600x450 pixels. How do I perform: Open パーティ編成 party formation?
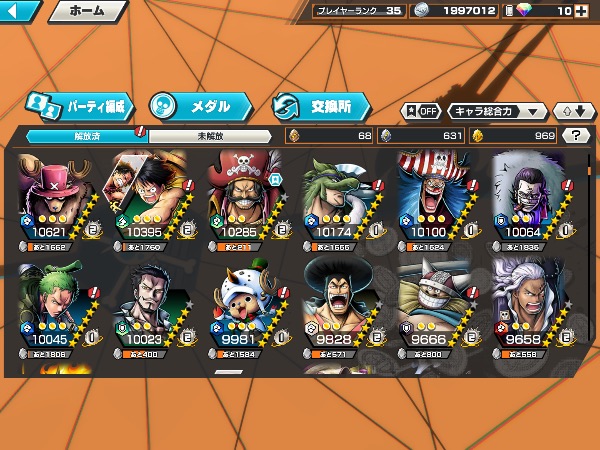tap(78, 105)
